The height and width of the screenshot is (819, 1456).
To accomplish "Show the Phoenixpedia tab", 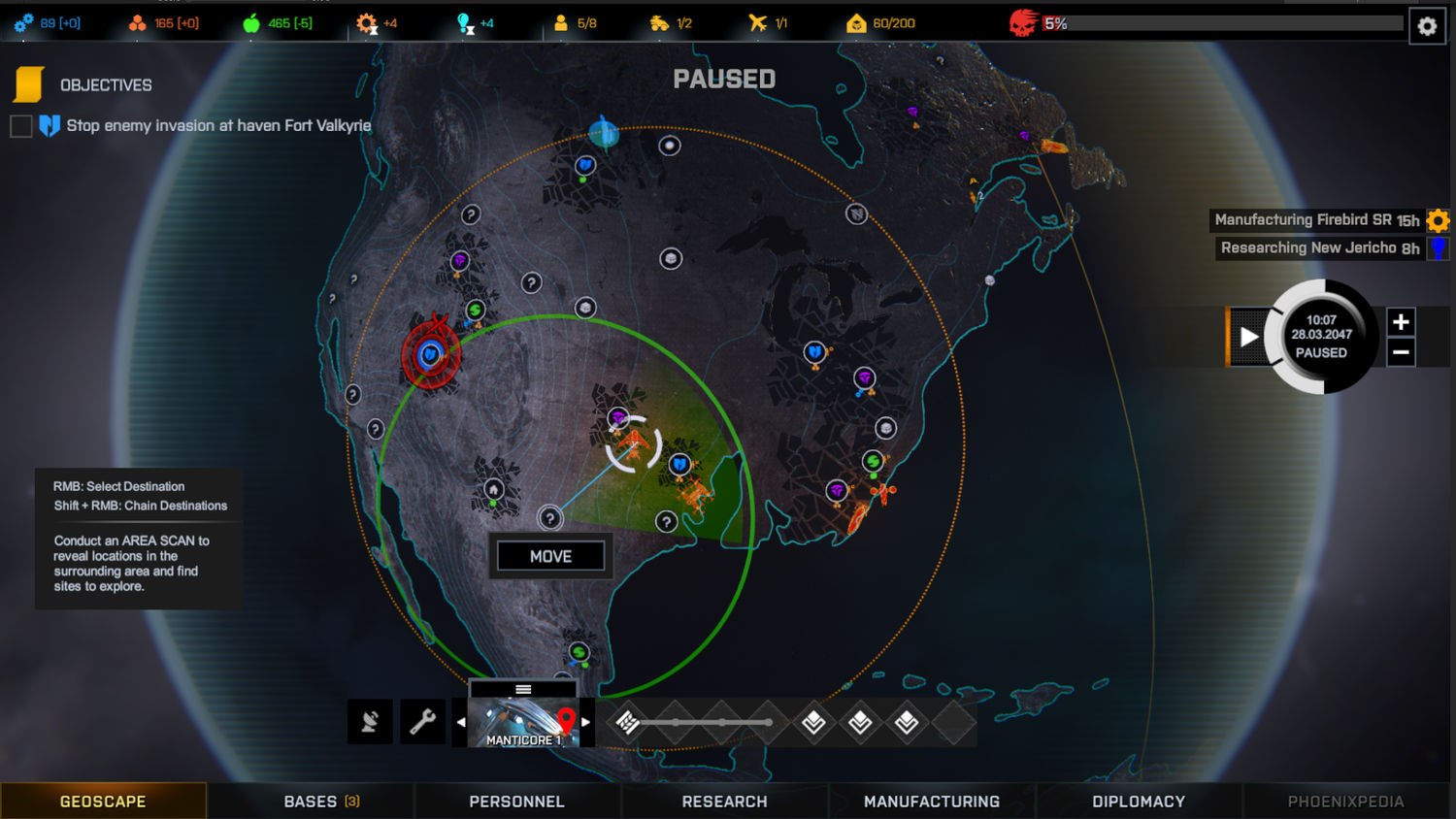I will tap(1345, 802).
